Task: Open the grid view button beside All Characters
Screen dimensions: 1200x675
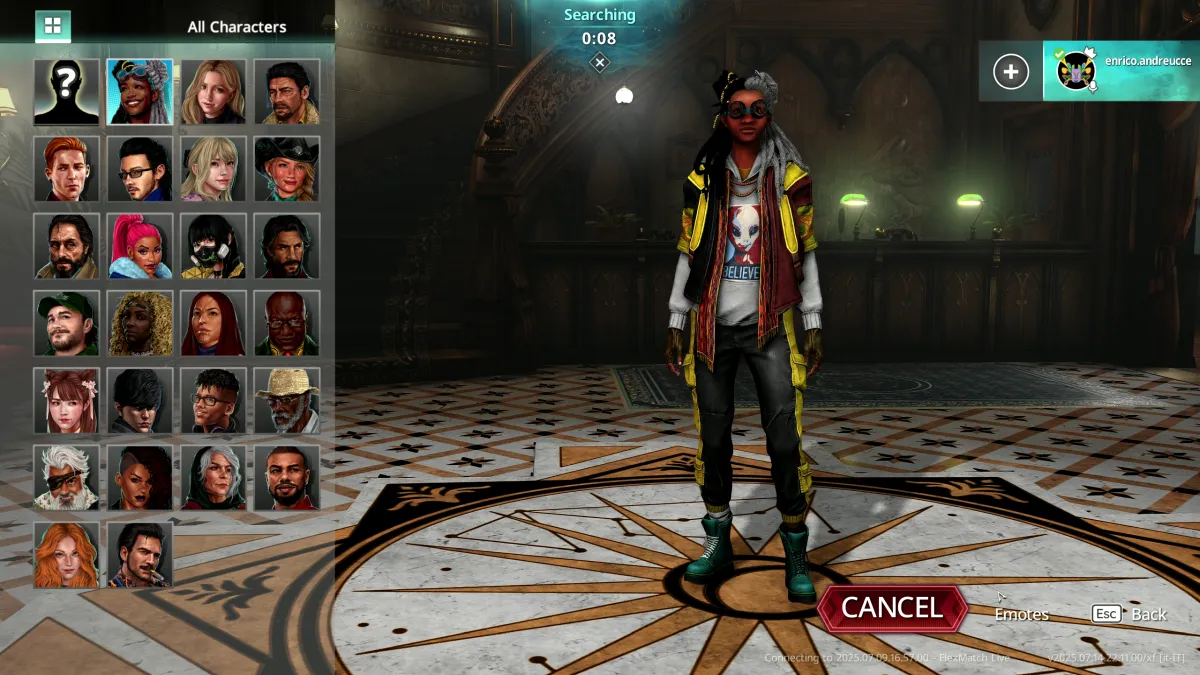Action: 53,26
